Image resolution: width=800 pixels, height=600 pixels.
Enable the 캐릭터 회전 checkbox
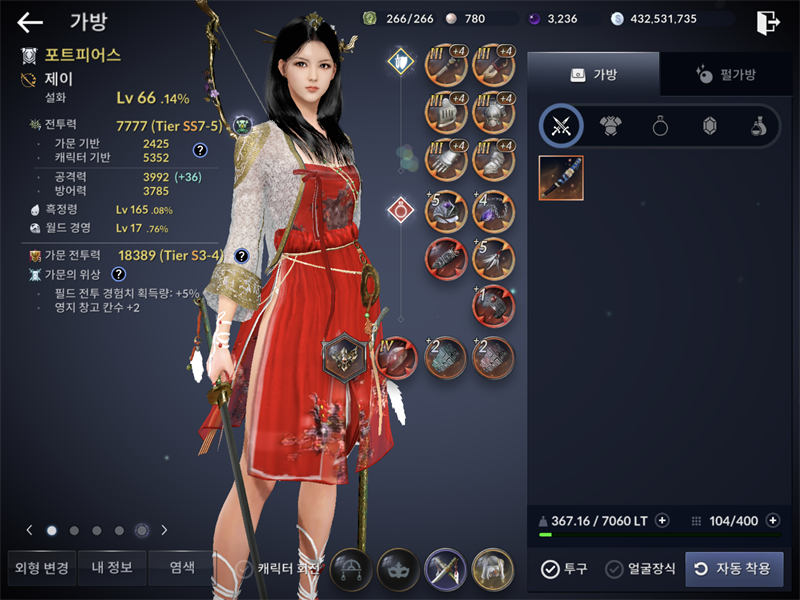pyautogui.click(x=244, y=569)
